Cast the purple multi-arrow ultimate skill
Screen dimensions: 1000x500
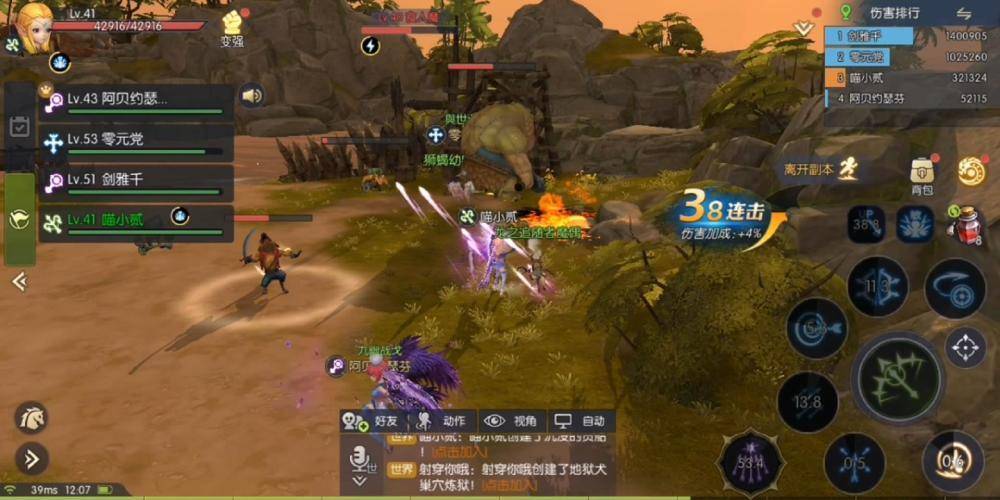coord(752,462)
